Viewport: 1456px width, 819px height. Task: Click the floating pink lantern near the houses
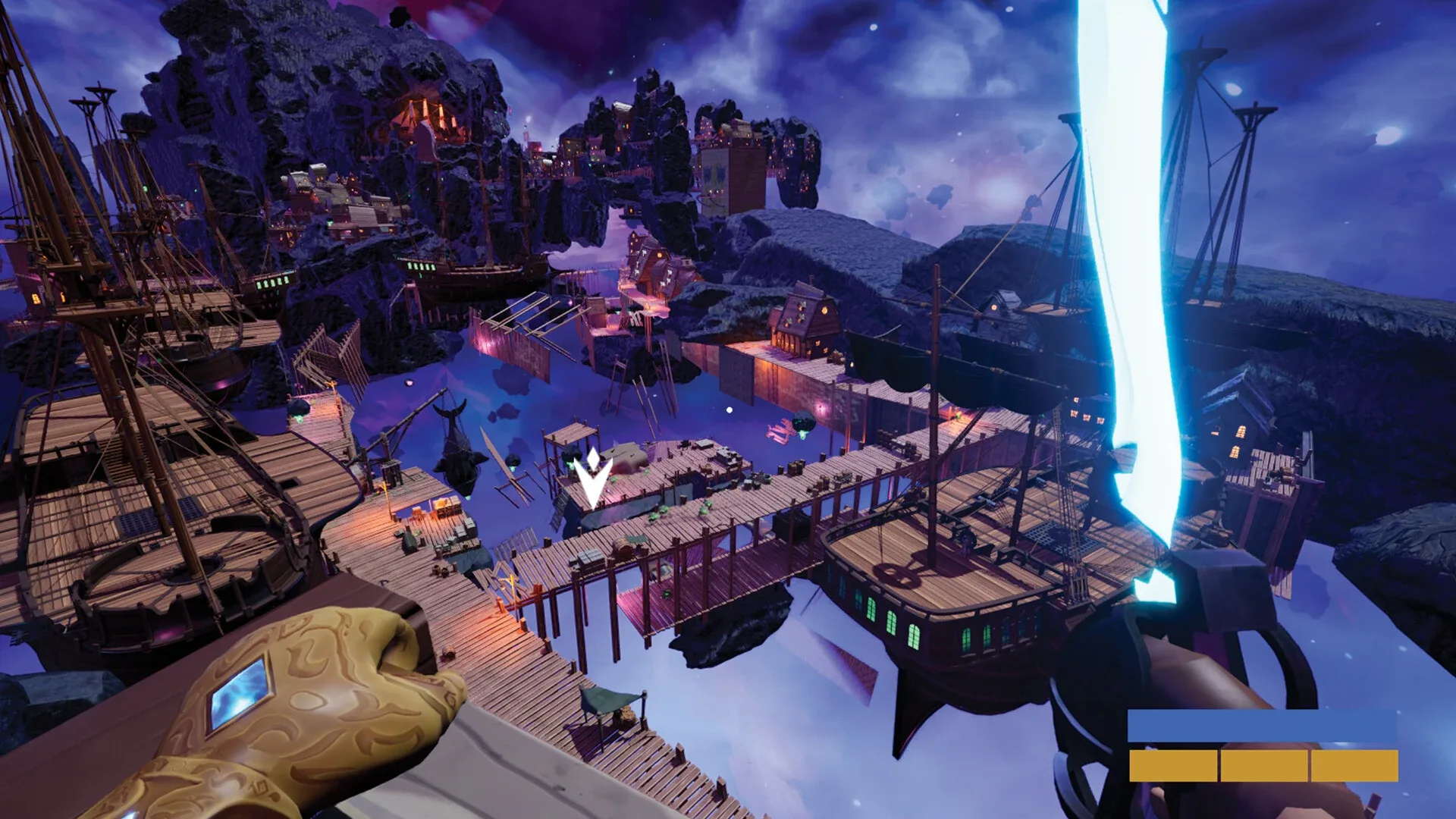(822, 410)
